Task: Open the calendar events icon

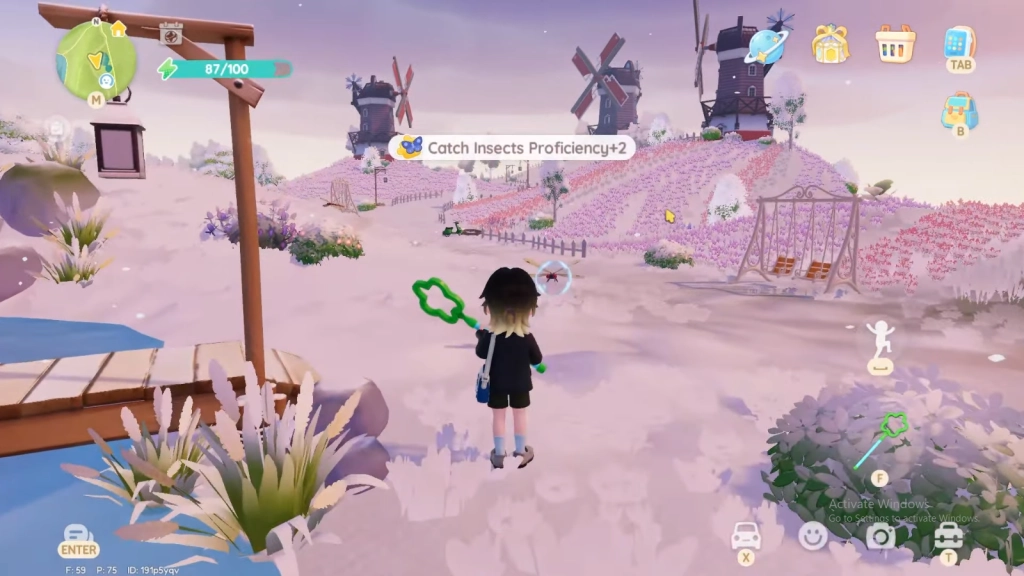Action: click(x=171, y=35)
